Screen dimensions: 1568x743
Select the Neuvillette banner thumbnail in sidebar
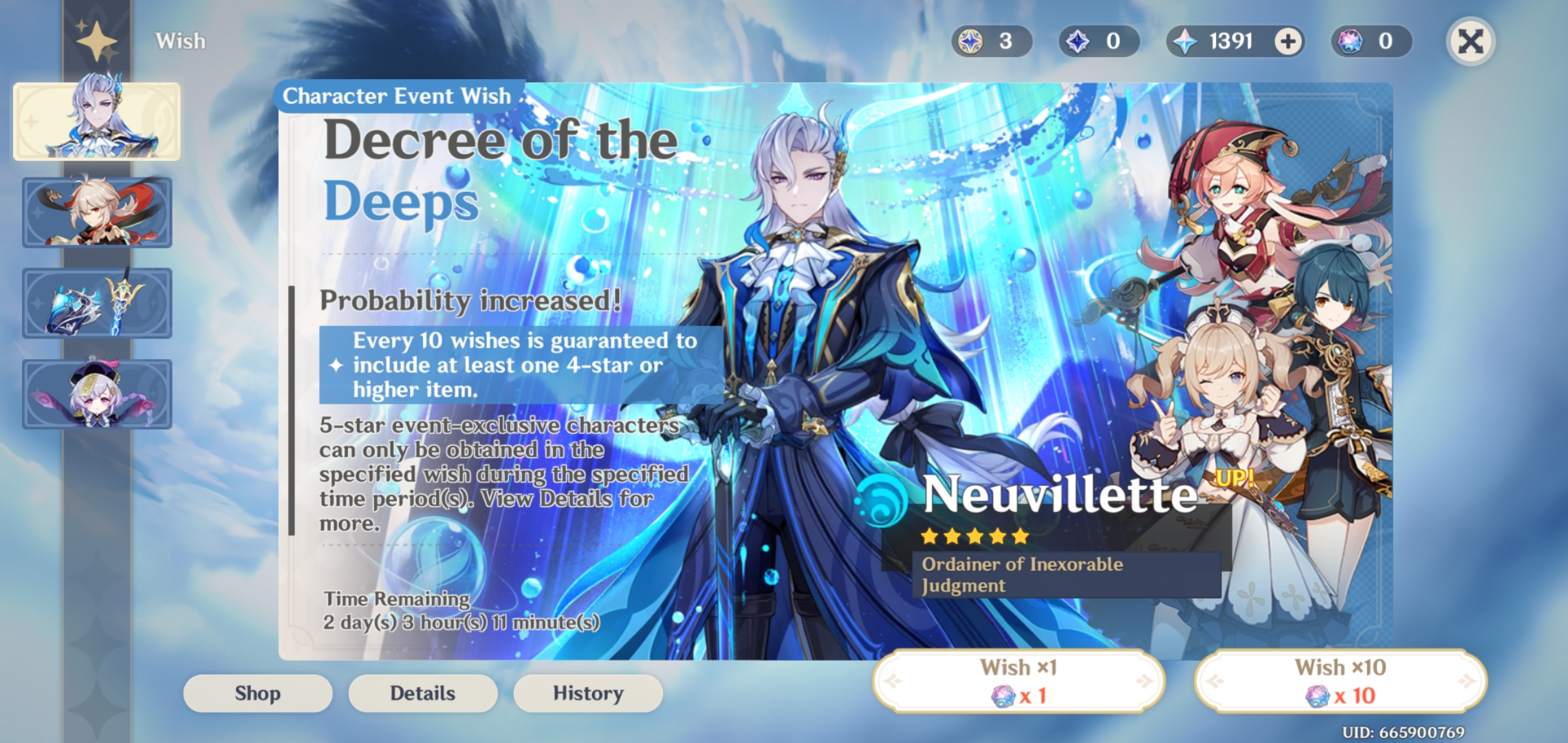coord(97,119)
